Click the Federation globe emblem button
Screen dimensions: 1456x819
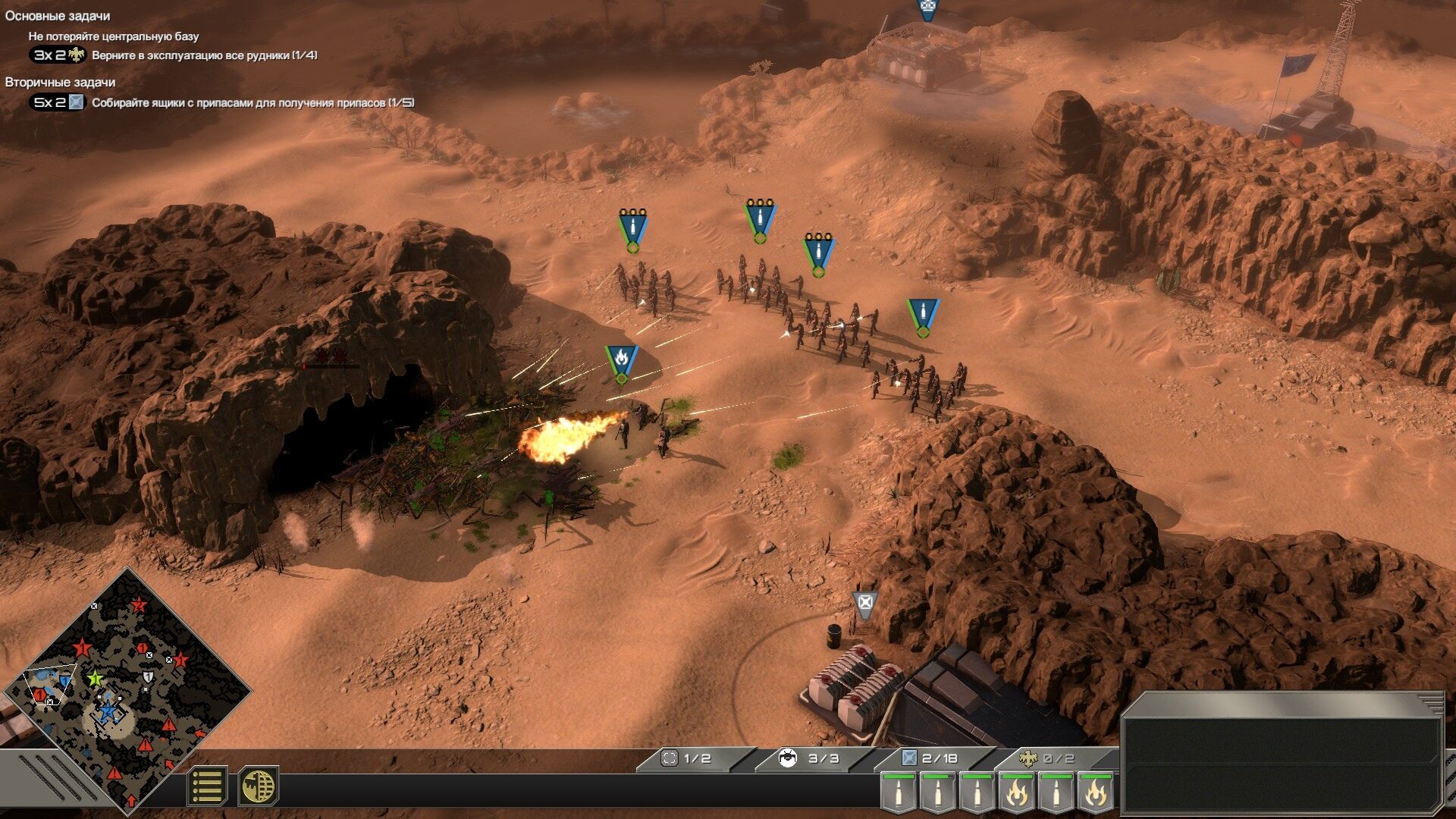point(259,786)
